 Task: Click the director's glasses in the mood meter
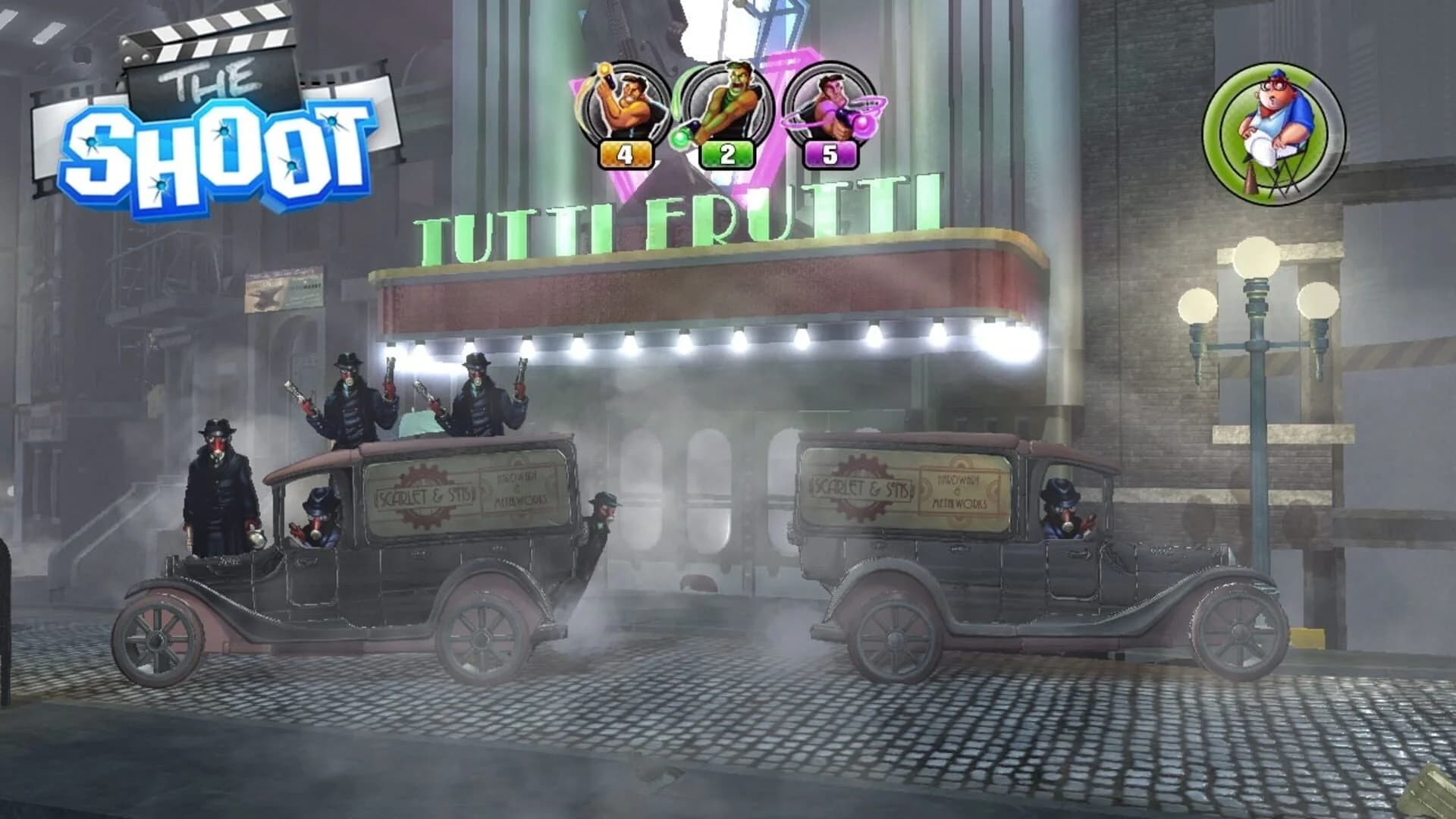point(1272,86)
